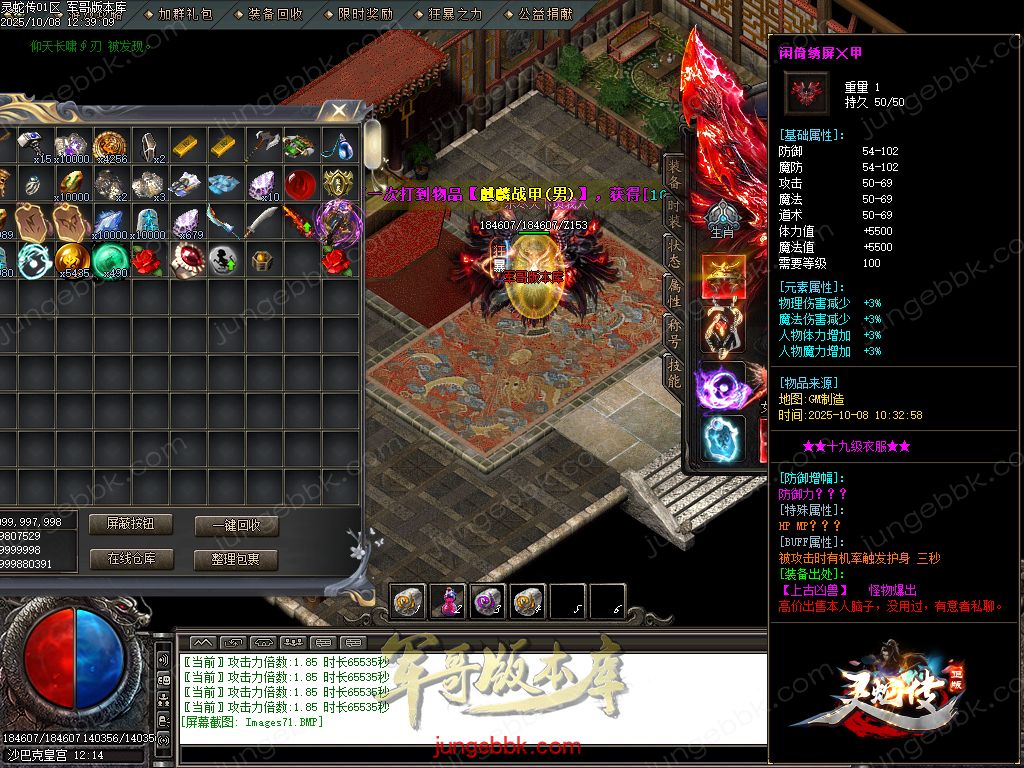Image resolution: width=1024 pixels, height=768 pixels.
Task: Open the 加群礼包 top menu
Action: tap(186, 14)
